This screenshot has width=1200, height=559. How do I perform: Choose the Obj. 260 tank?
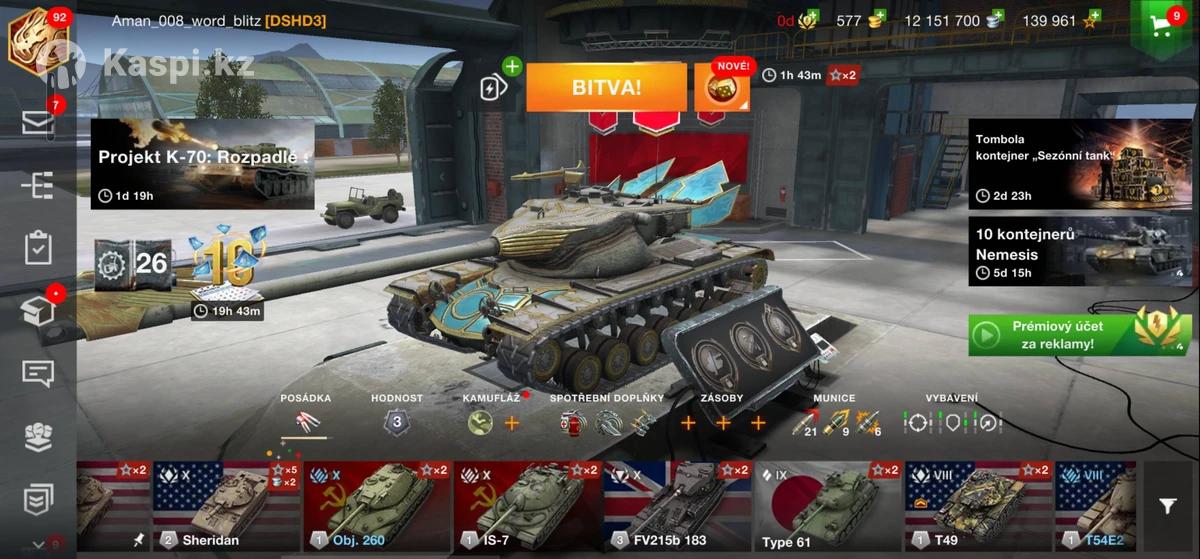coord(377,507)
